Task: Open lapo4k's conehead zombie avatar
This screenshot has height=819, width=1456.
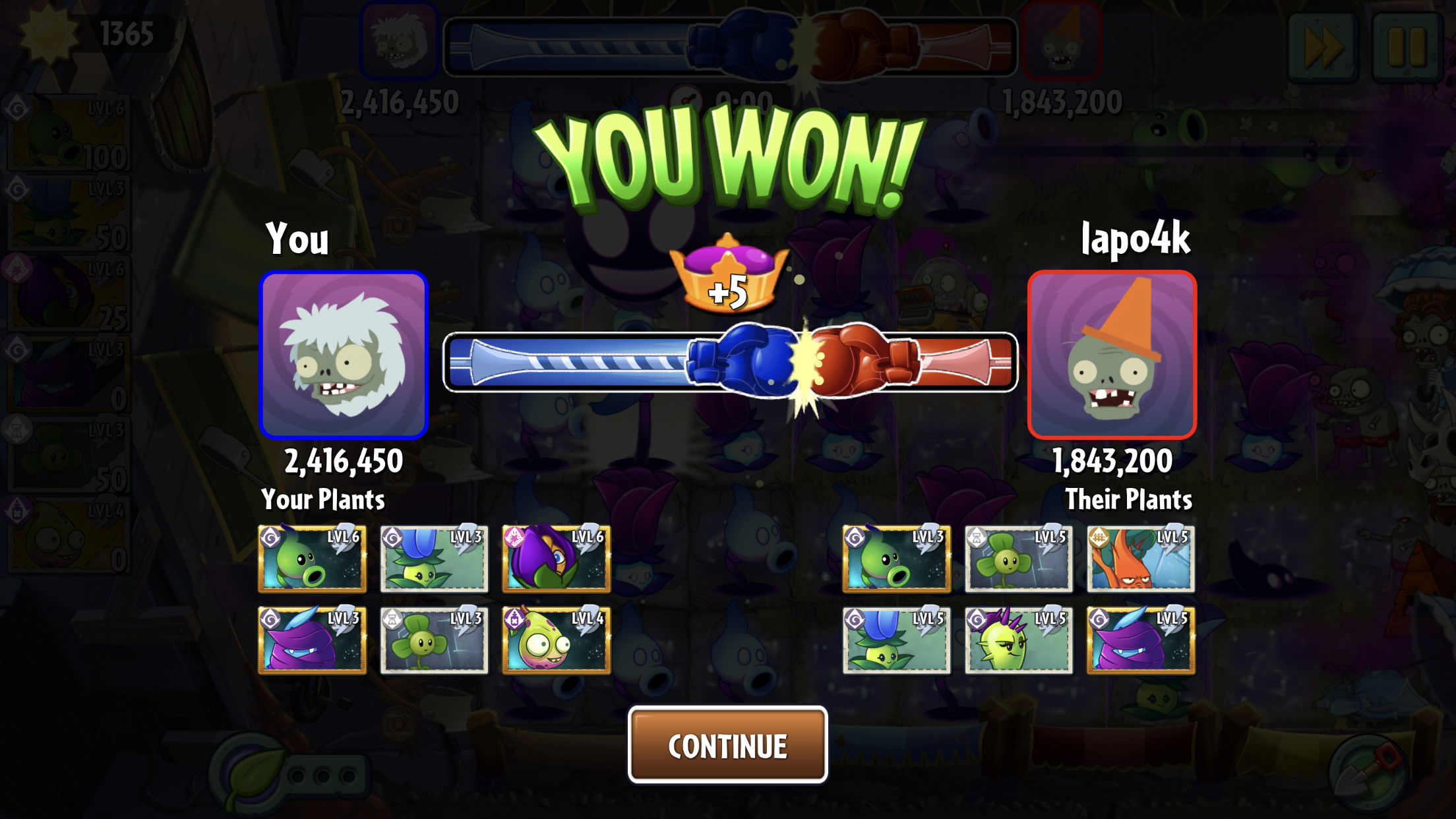Action: [x=1112, y=355]
